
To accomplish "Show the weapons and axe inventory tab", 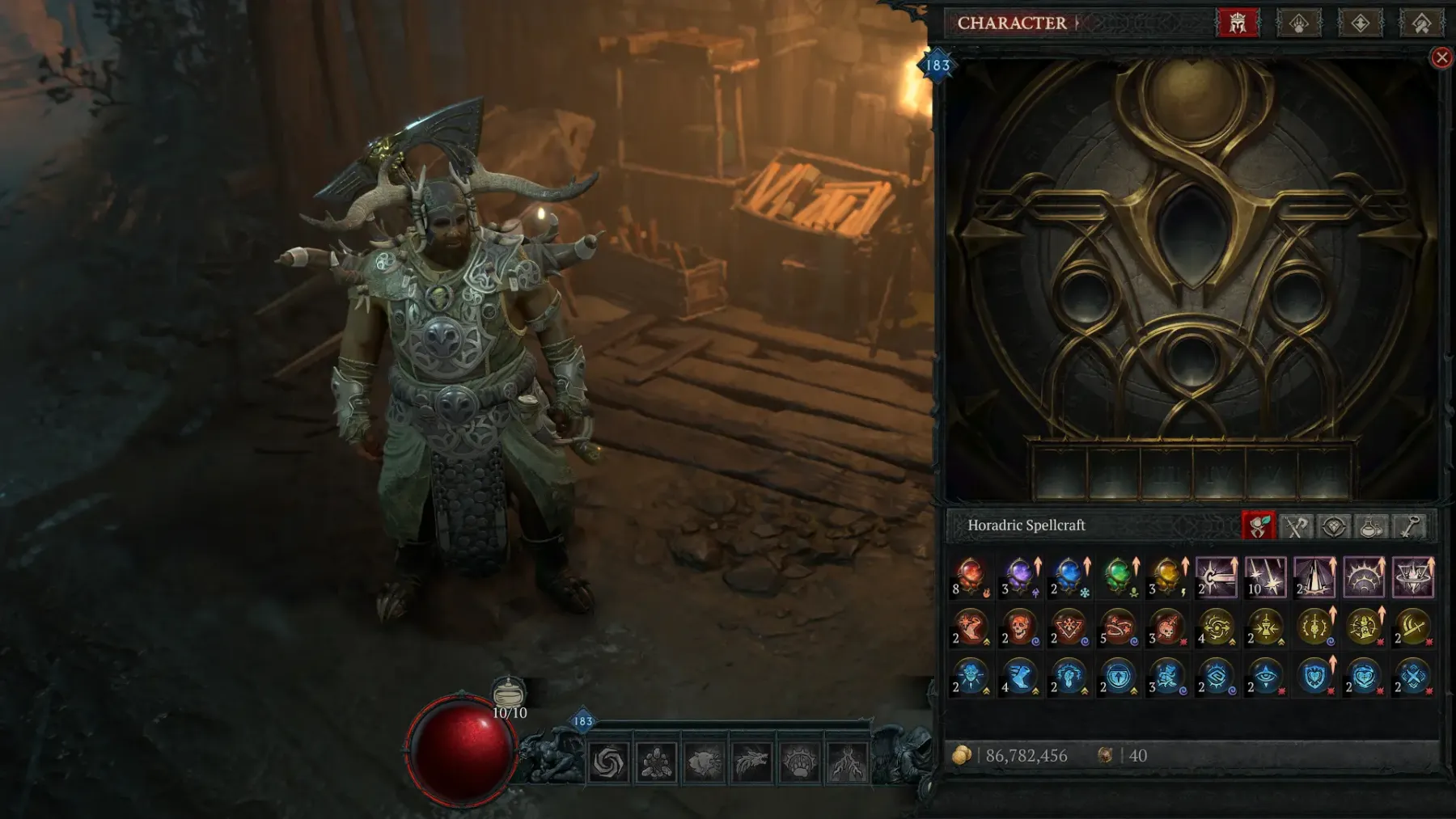I will pos(1297,526).
